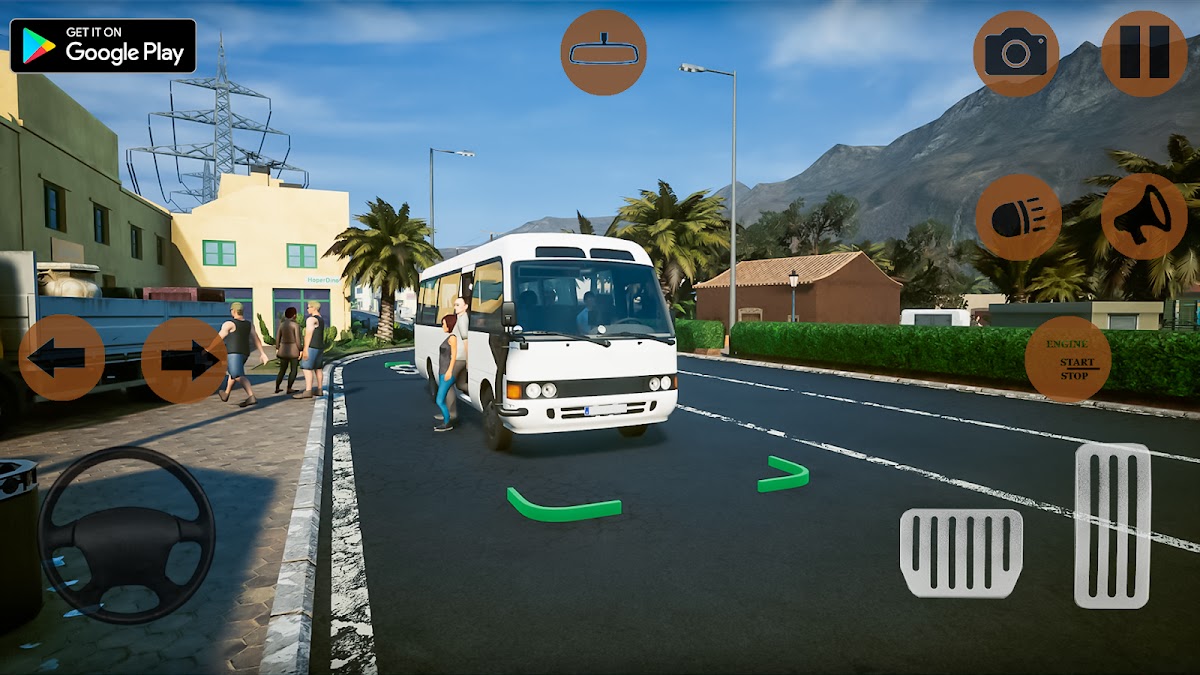Image resolution: width=1200 pixels, height=675 pixels.
Task: Toggle the headlights button
Action: coord(1018,217)
